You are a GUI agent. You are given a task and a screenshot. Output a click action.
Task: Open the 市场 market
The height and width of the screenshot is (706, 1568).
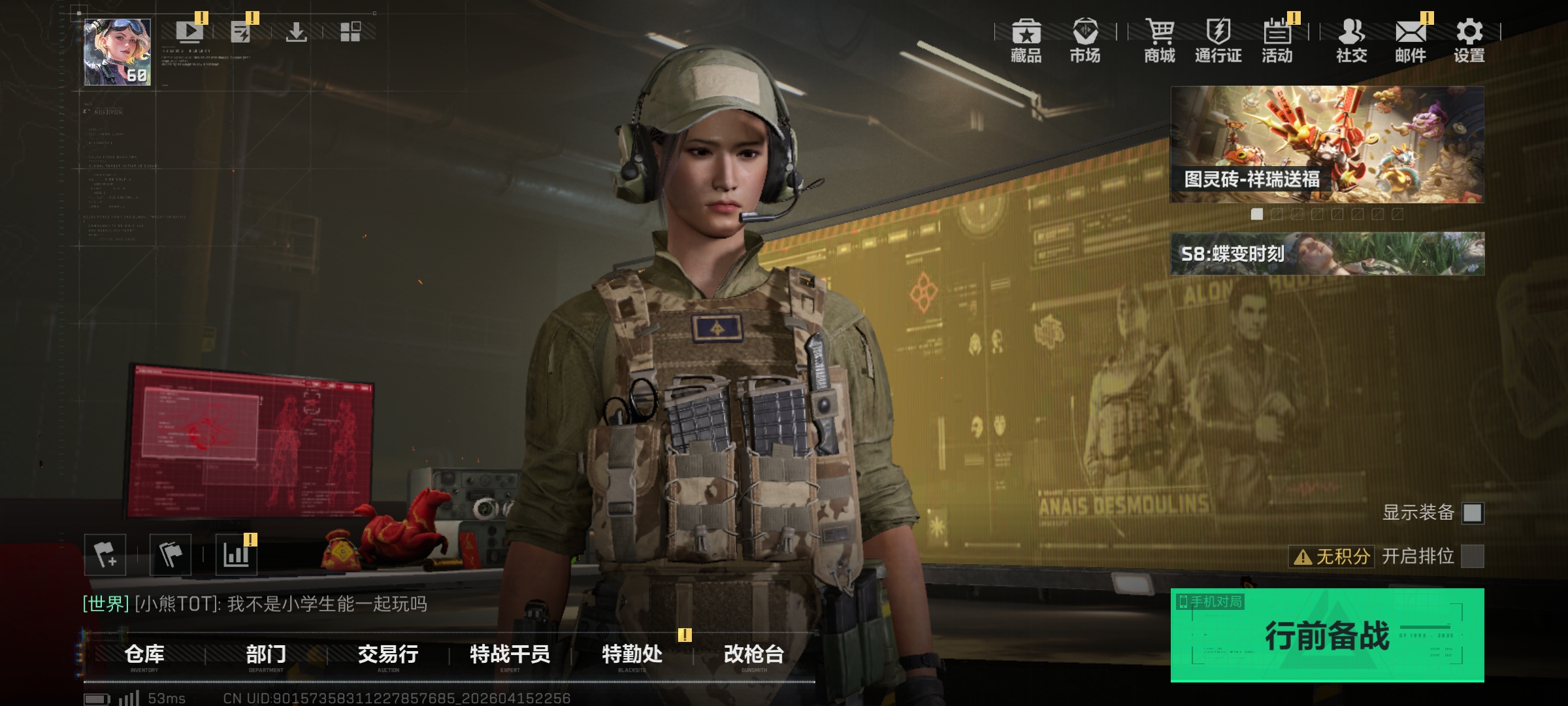(x=1085, y=41)
